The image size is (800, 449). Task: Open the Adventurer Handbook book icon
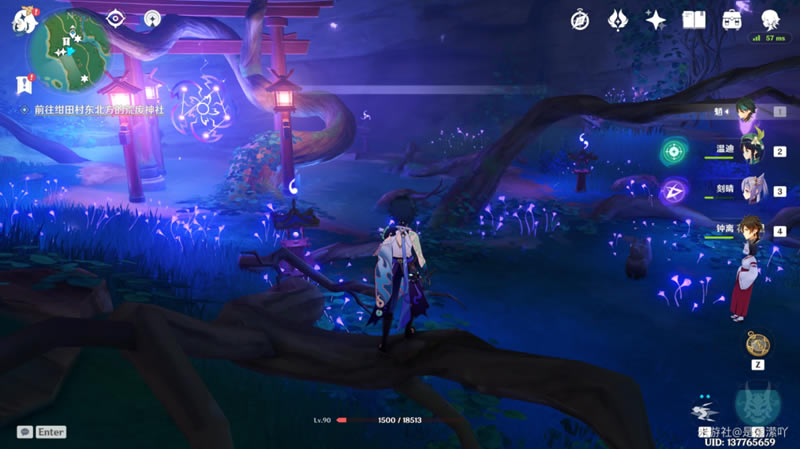694,19
